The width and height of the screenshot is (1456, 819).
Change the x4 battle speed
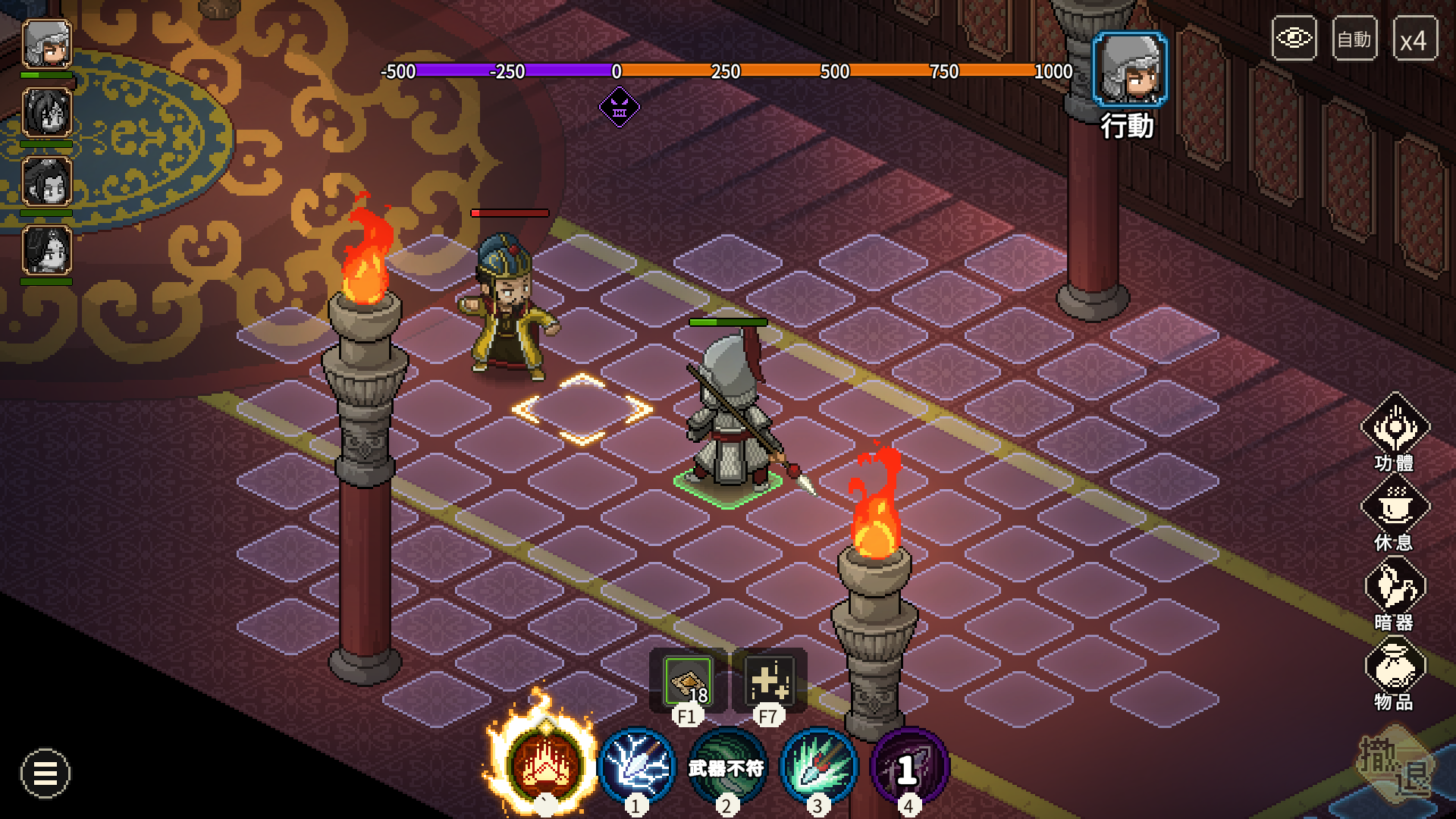[1414, 39]
